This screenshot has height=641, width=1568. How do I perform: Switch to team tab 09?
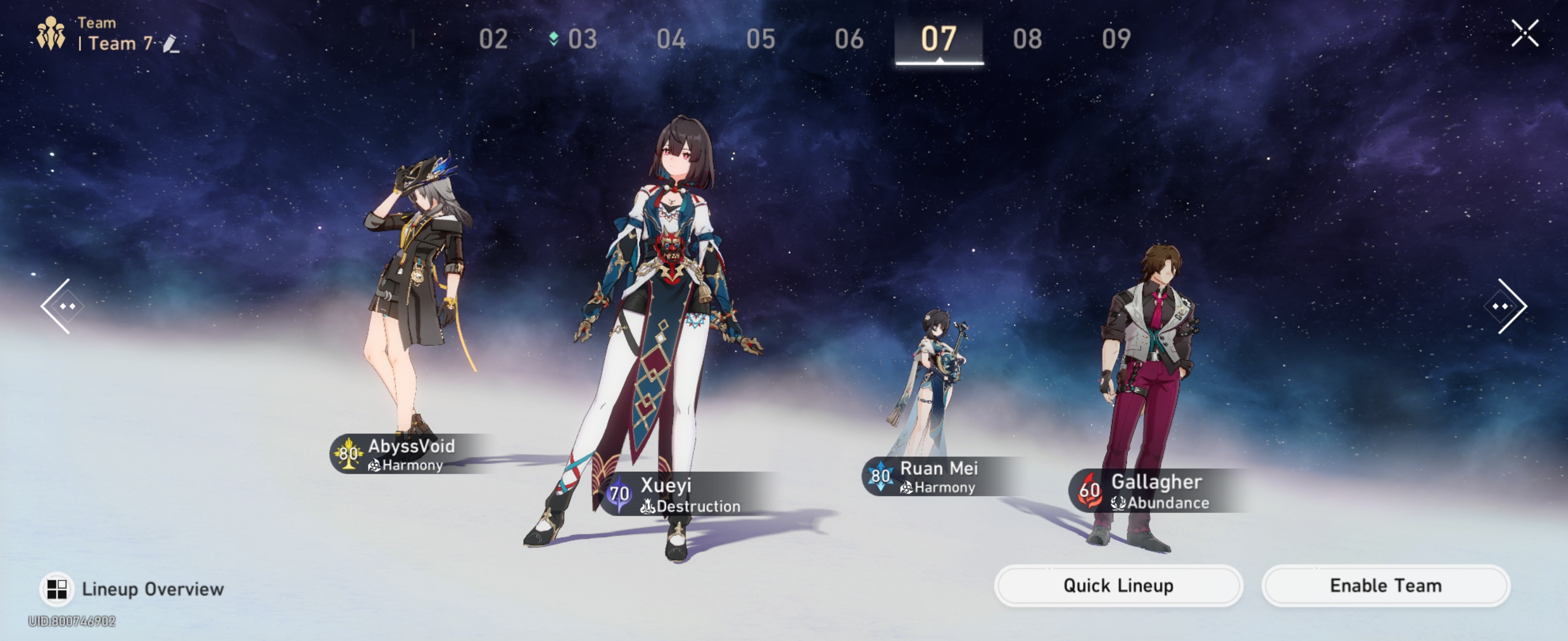(1119, 38)
